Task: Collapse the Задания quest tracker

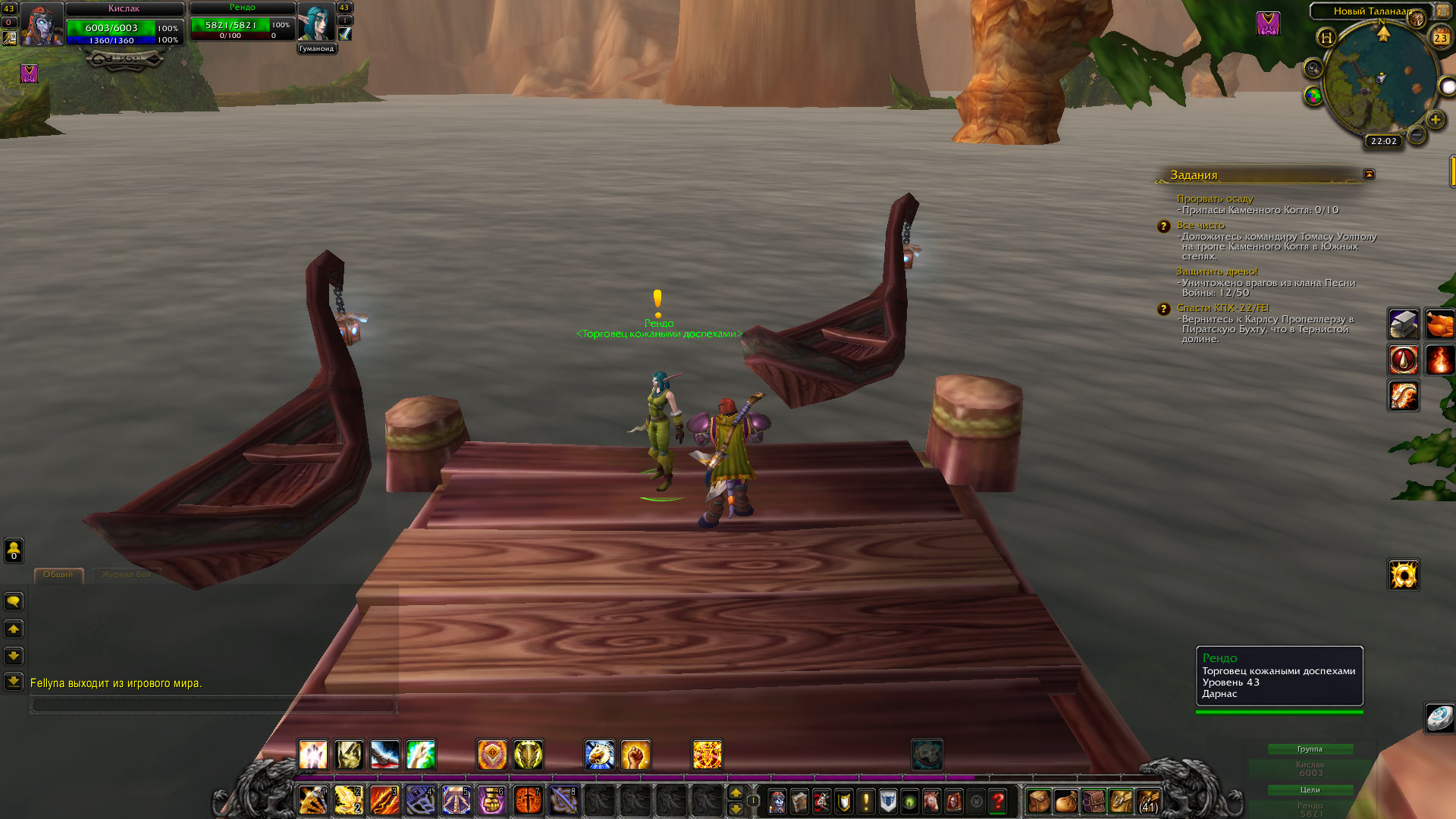Action: 1369,174
